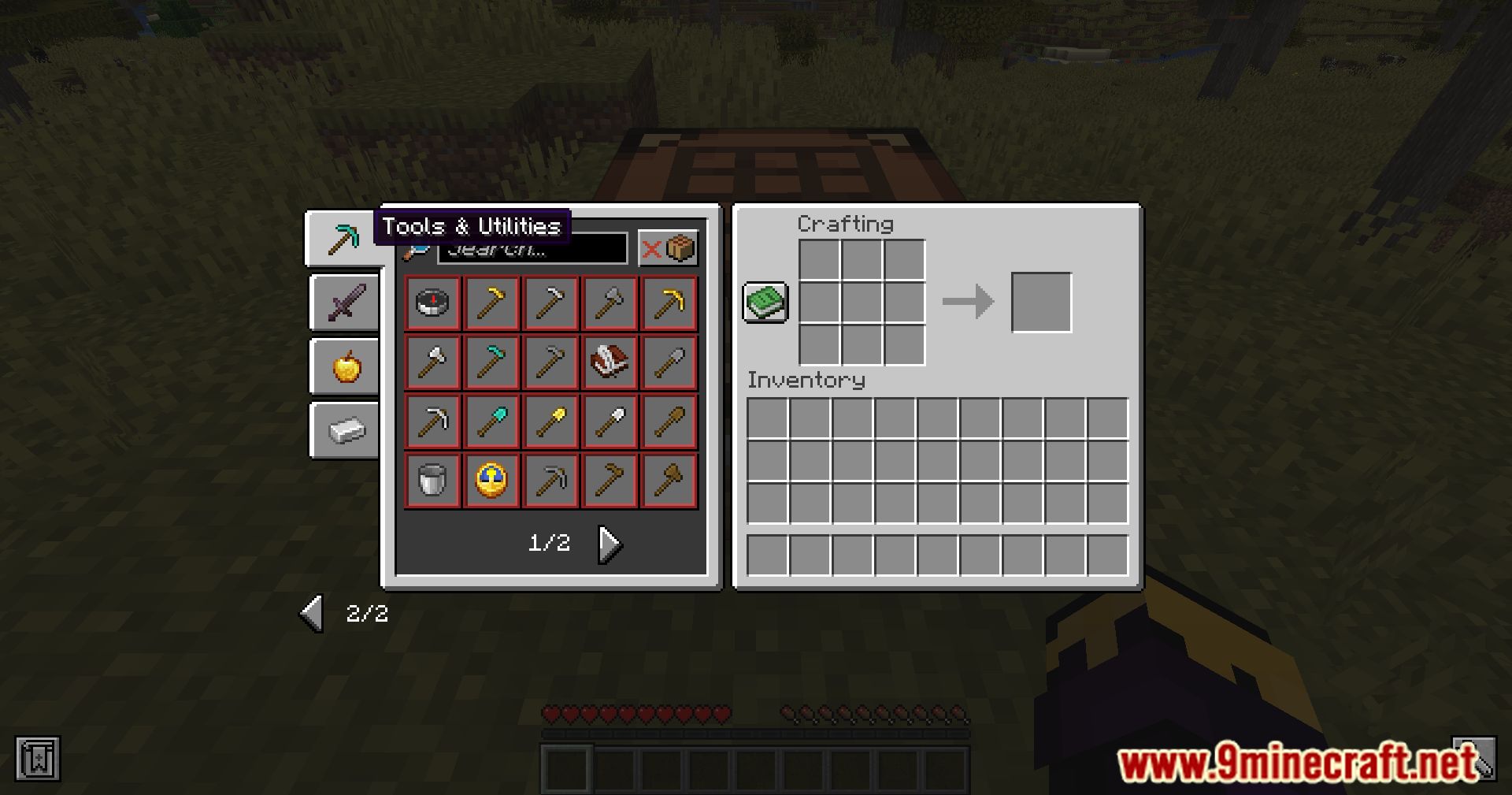Close the green recipe book

[x=765, y=303]
